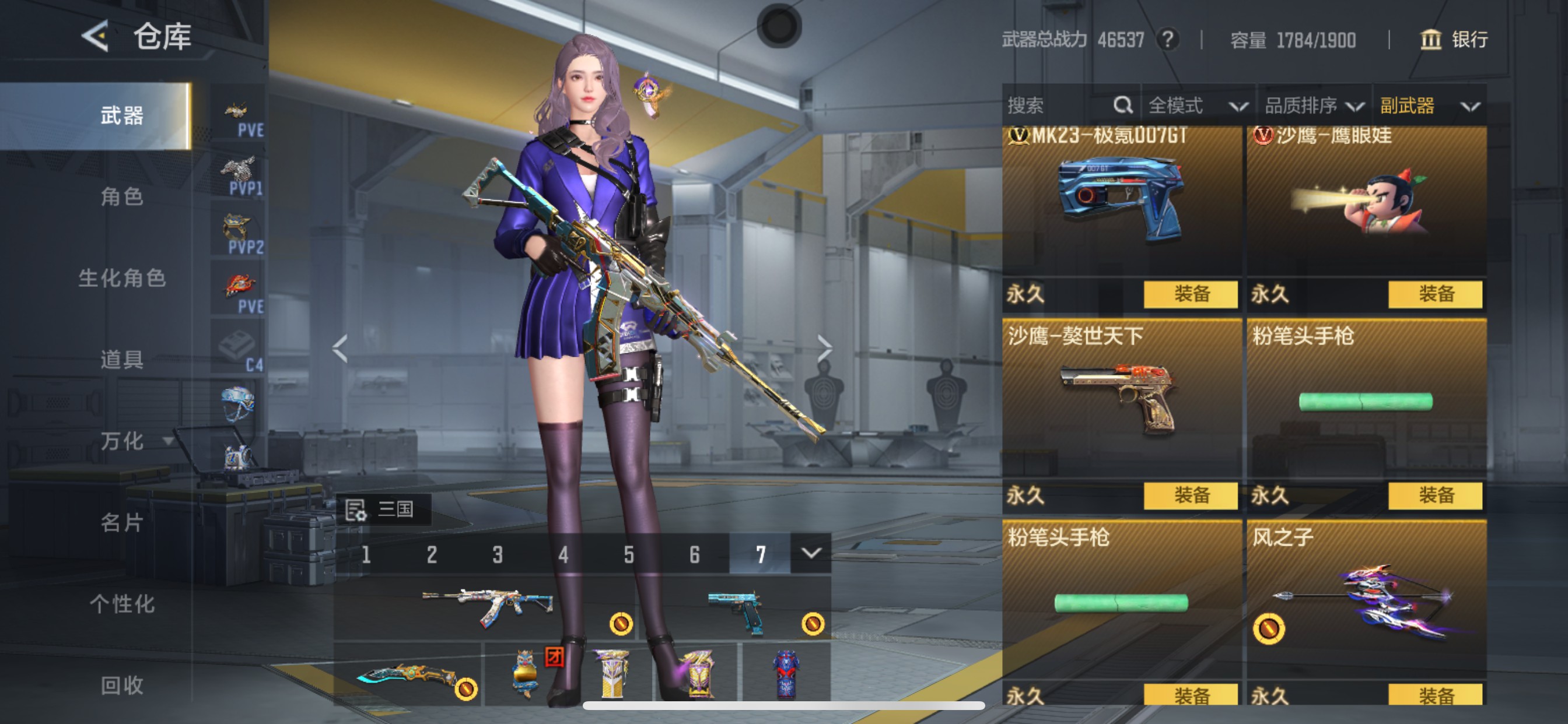Switch to loadout preset 3

tap(498, 554)
